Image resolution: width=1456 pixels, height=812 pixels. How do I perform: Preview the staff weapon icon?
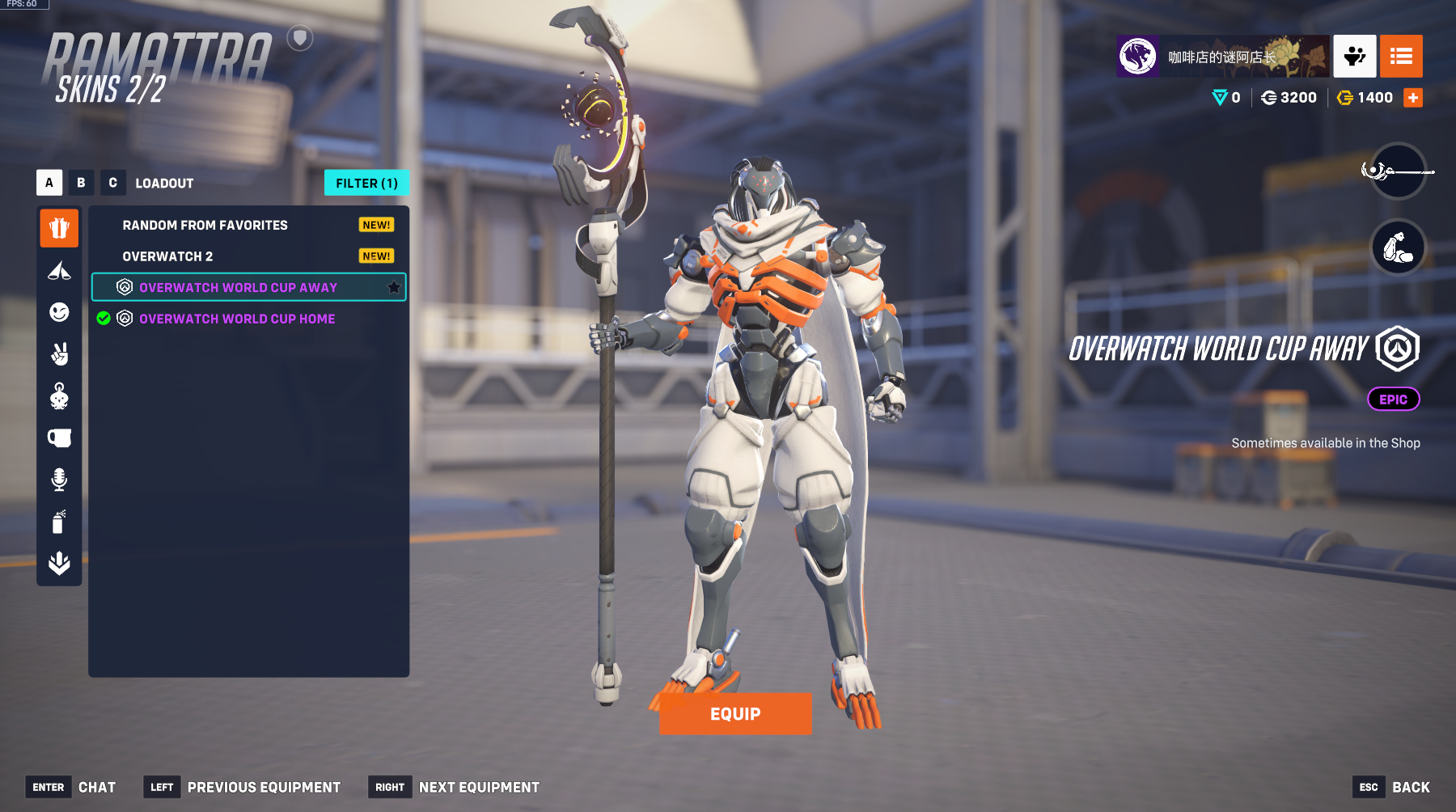[x=1398, y=171]
